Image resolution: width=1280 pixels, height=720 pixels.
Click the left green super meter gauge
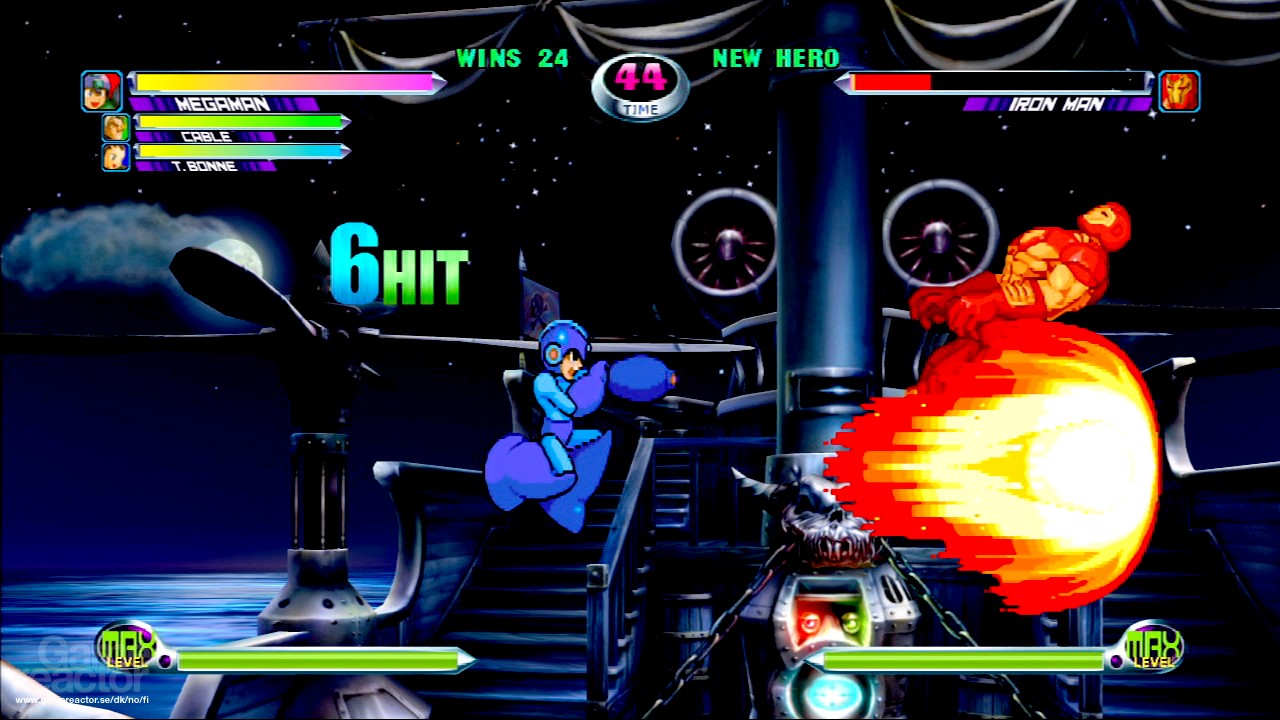[323, 660]
